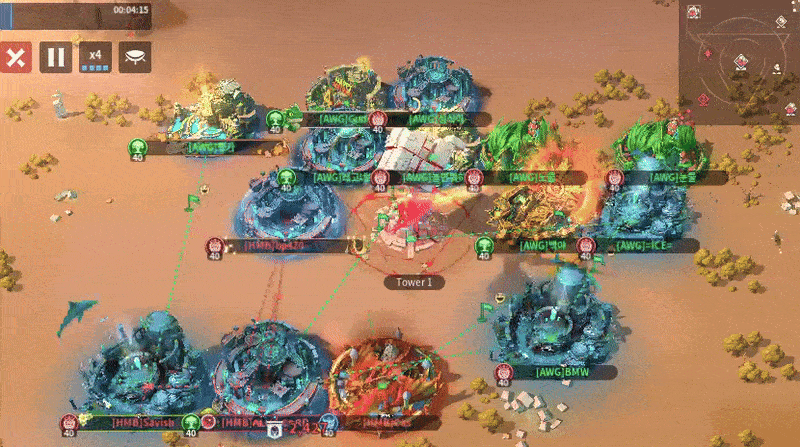Image resolution: width=800 pixels, height=447 pixels.
Task: Pause the replay playback
Action: click(x=56, y=57)
